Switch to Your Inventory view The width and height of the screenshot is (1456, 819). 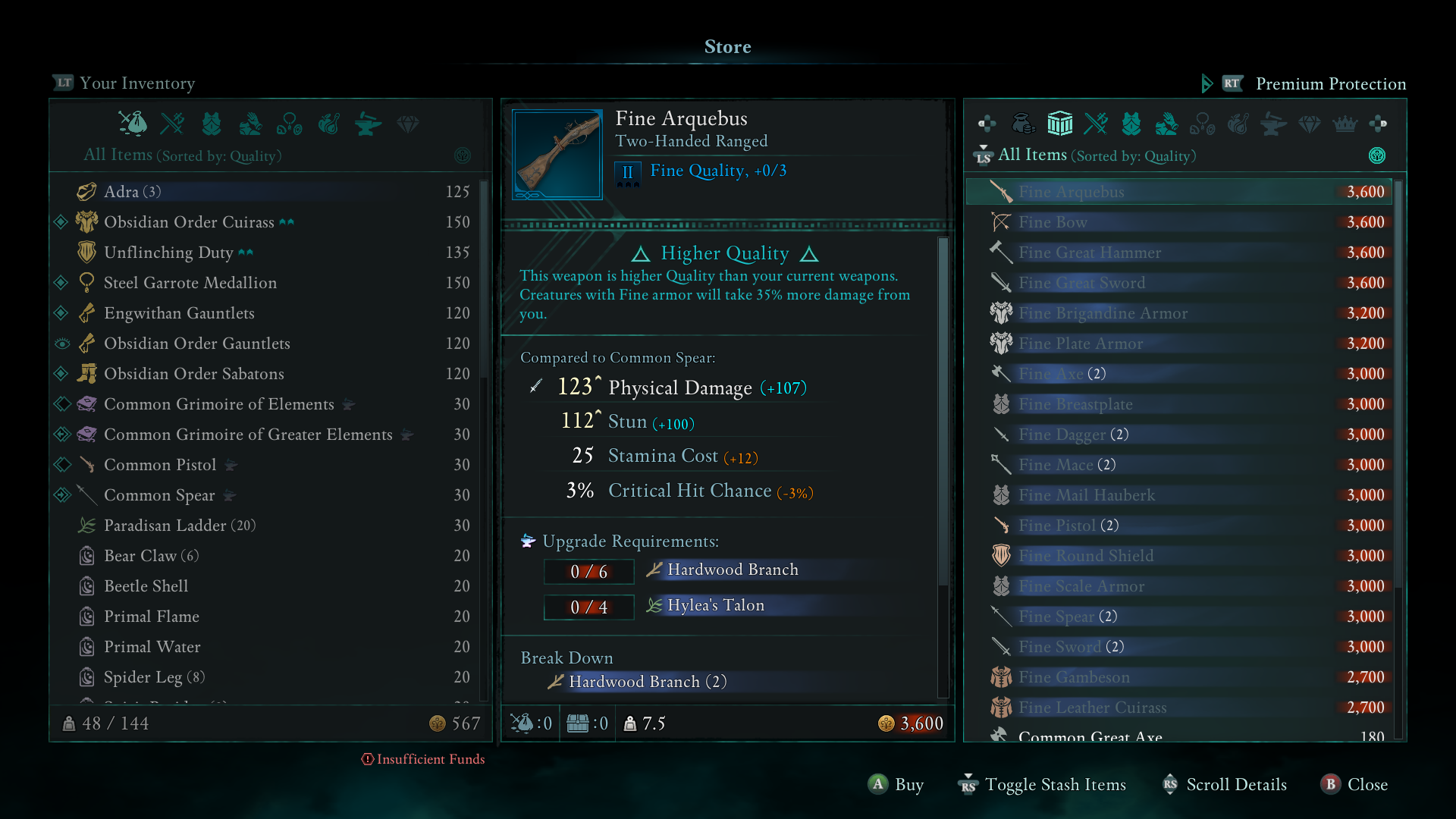[x=123, y=83]
